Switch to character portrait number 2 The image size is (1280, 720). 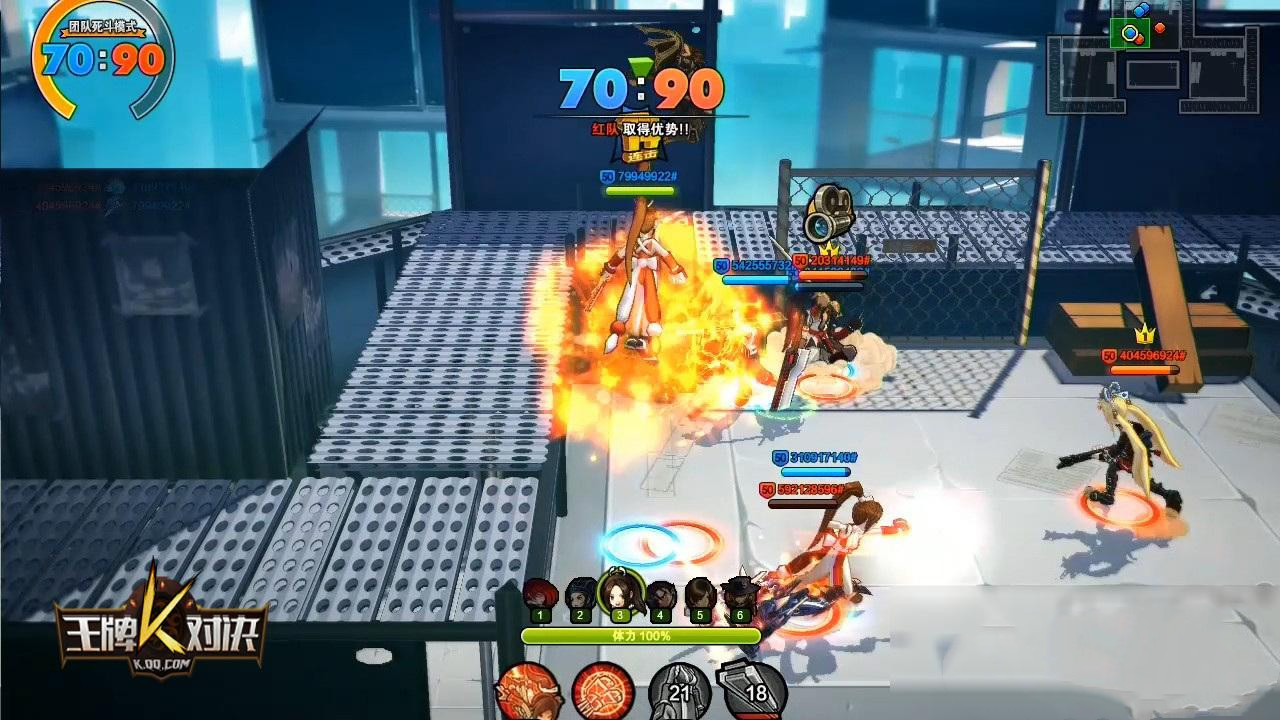point(580,598)
